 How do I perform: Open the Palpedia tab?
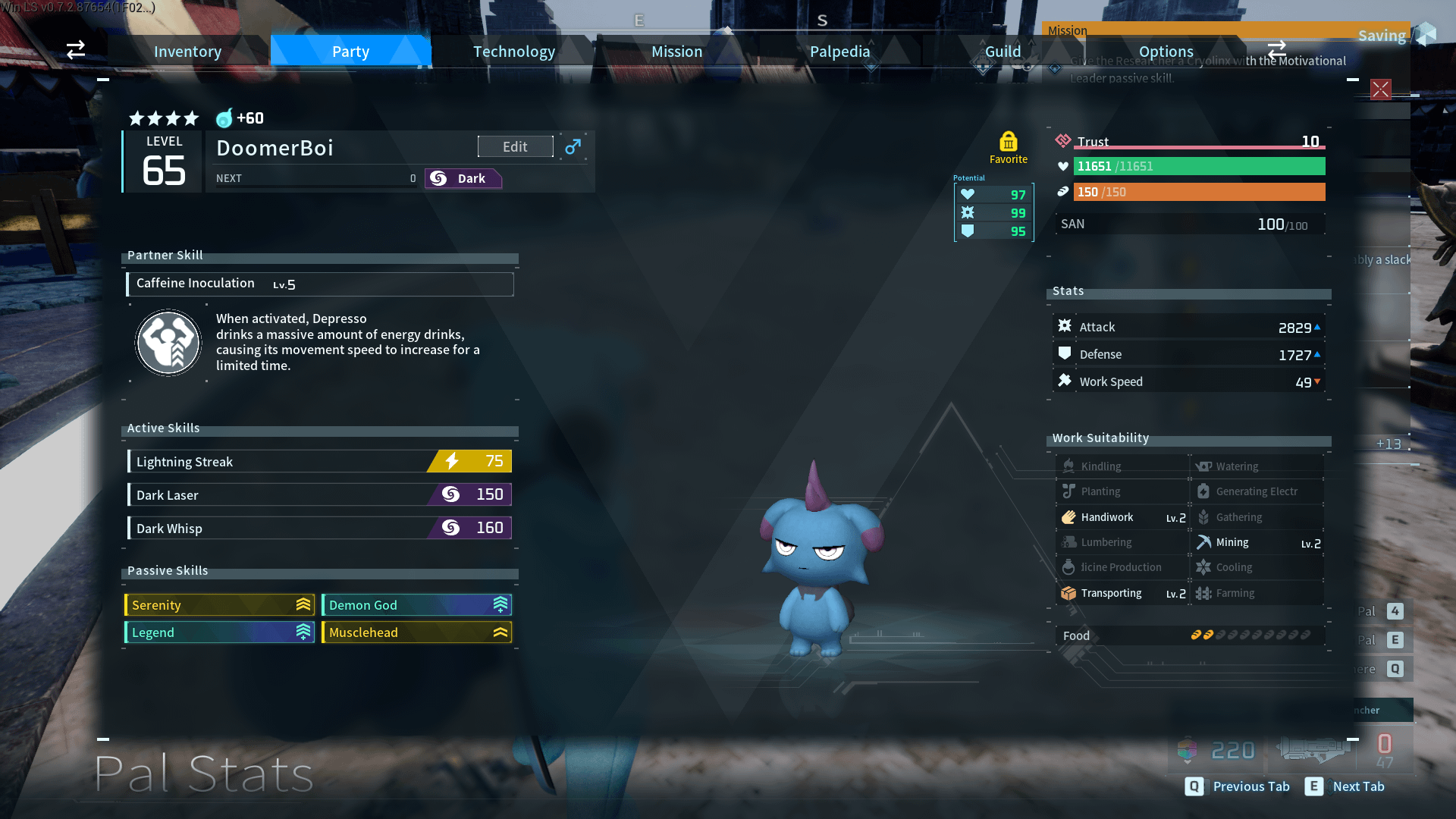(839, 52)
